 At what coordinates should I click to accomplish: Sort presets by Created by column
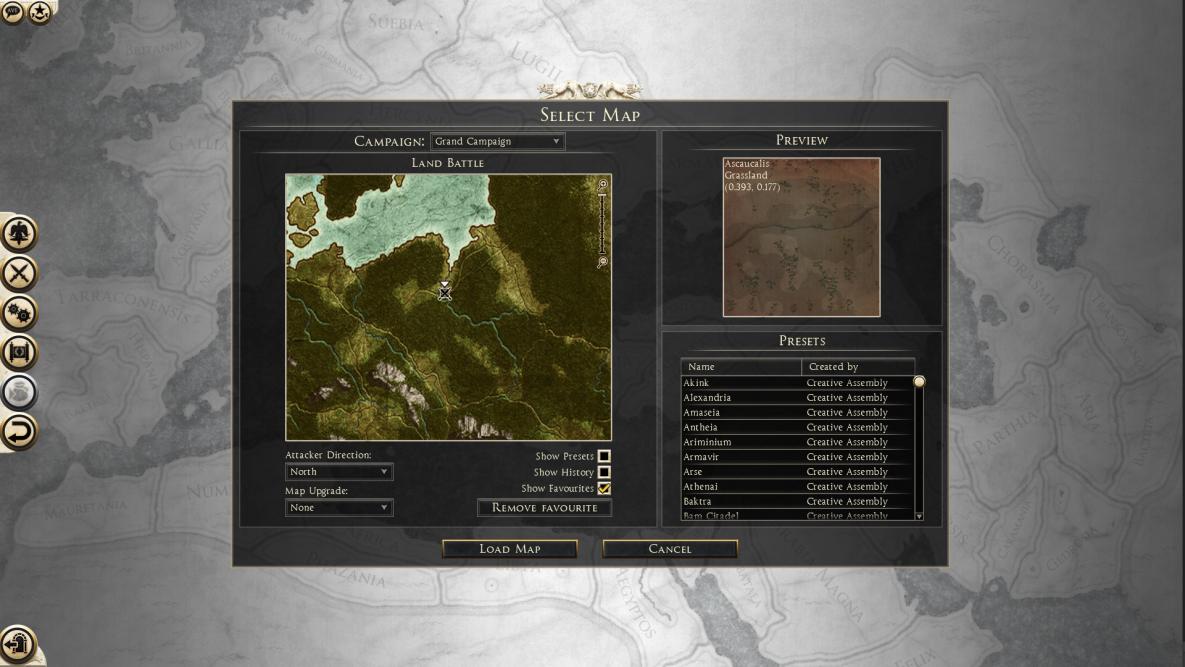(857, 367)
